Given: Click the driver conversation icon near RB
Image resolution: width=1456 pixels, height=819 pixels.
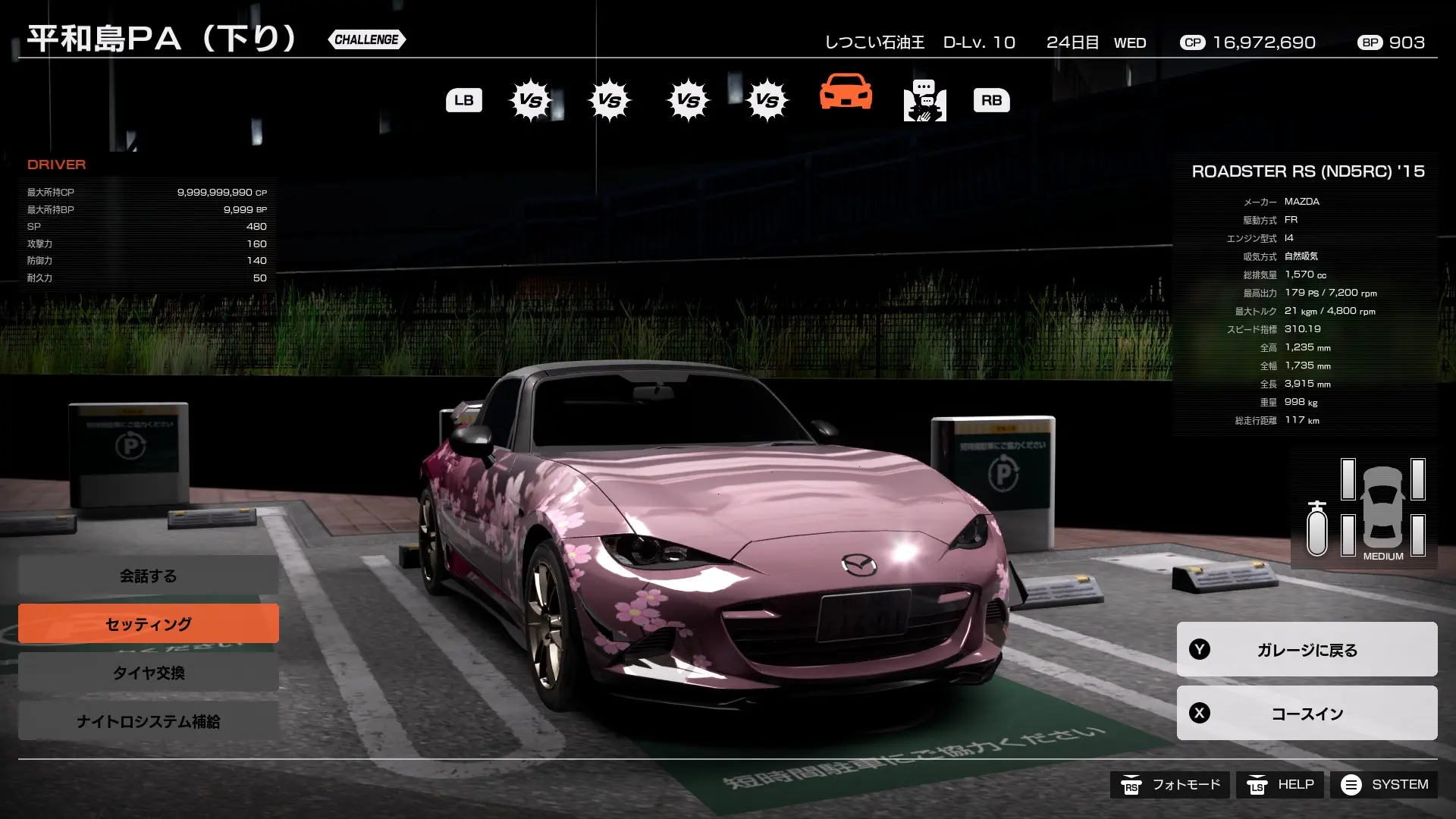Looking at the screenshot, I should click(924, 100).
